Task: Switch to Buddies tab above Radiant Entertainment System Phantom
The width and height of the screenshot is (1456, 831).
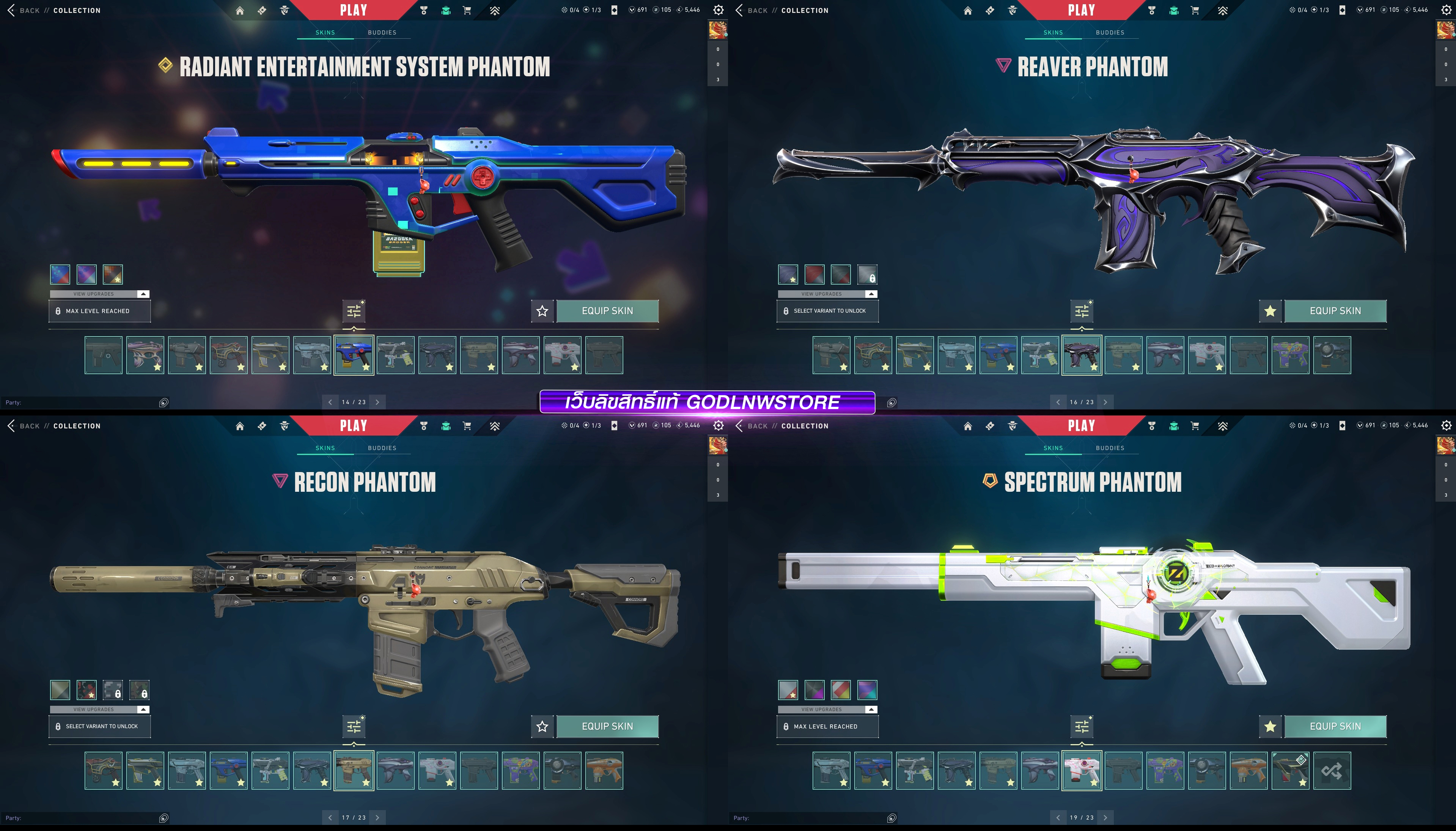Action: [x=382, y=33]
